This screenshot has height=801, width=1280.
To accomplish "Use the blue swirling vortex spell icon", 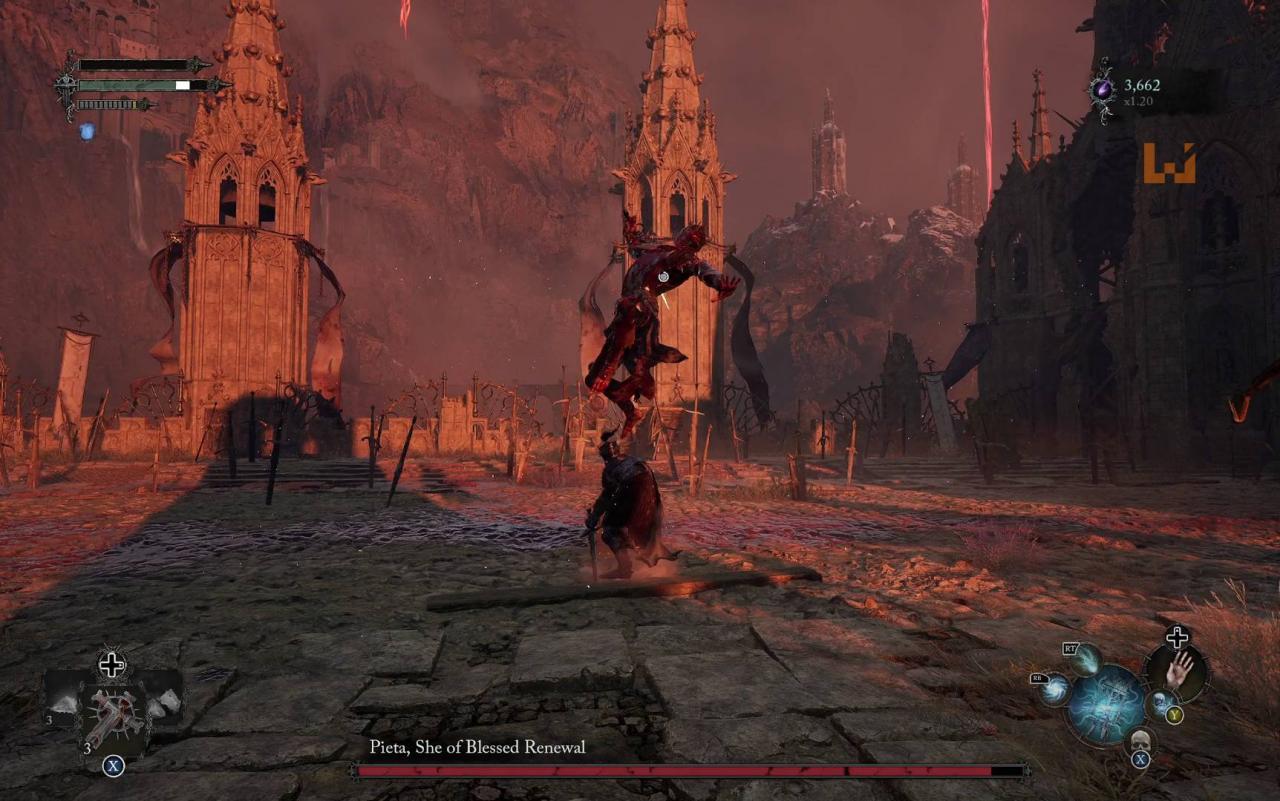I will coord(1056,690).
